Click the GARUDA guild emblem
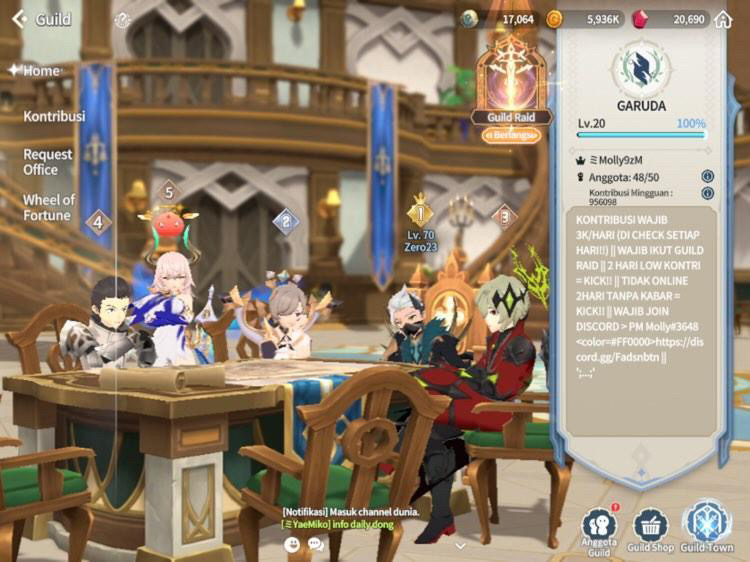This screenshot has width=750, height=562. (x=641, y=65)
